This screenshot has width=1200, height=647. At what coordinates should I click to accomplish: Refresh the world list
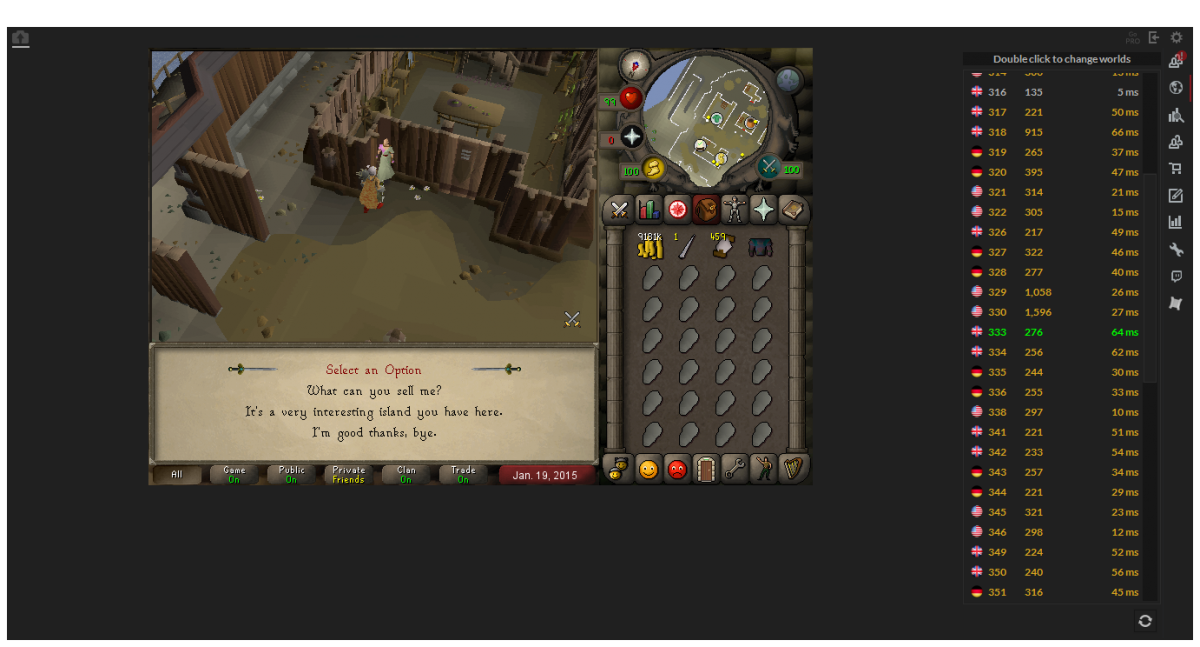1145,621
